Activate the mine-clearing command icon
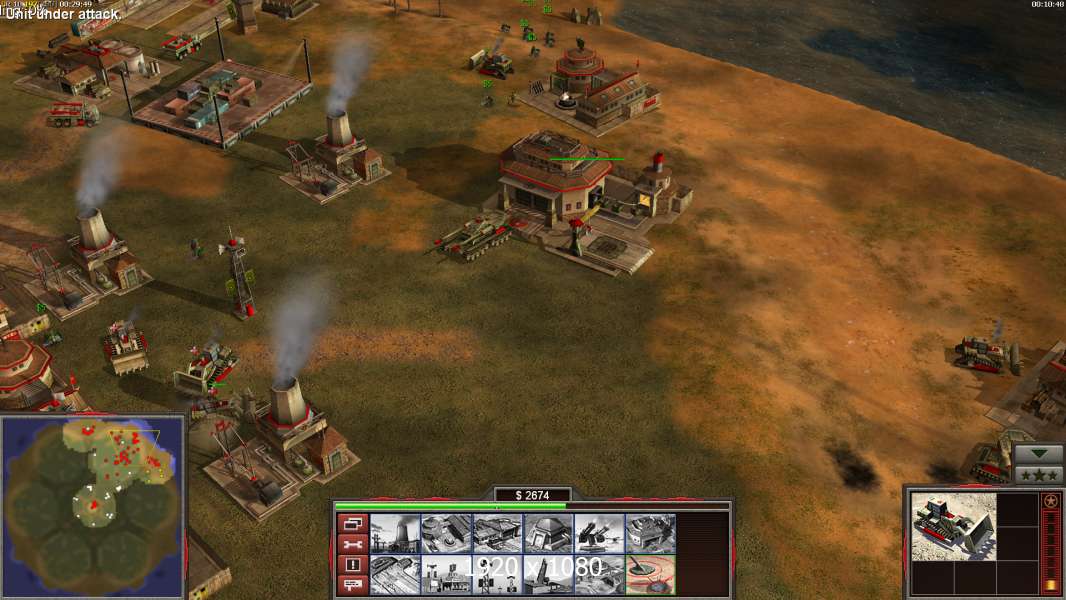 [x=650, y=575]
